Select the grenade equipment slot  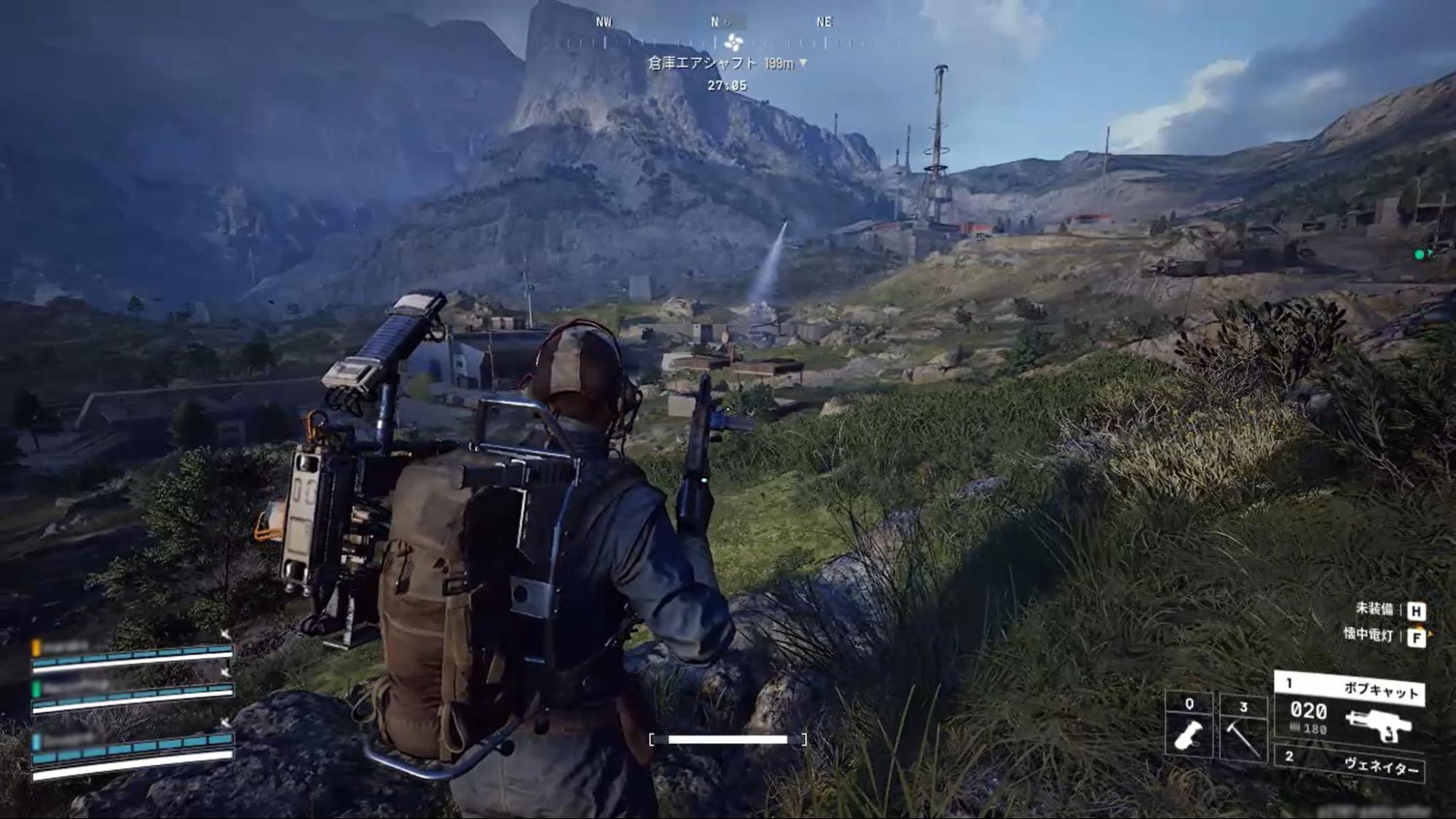(x=1189, y=727)
